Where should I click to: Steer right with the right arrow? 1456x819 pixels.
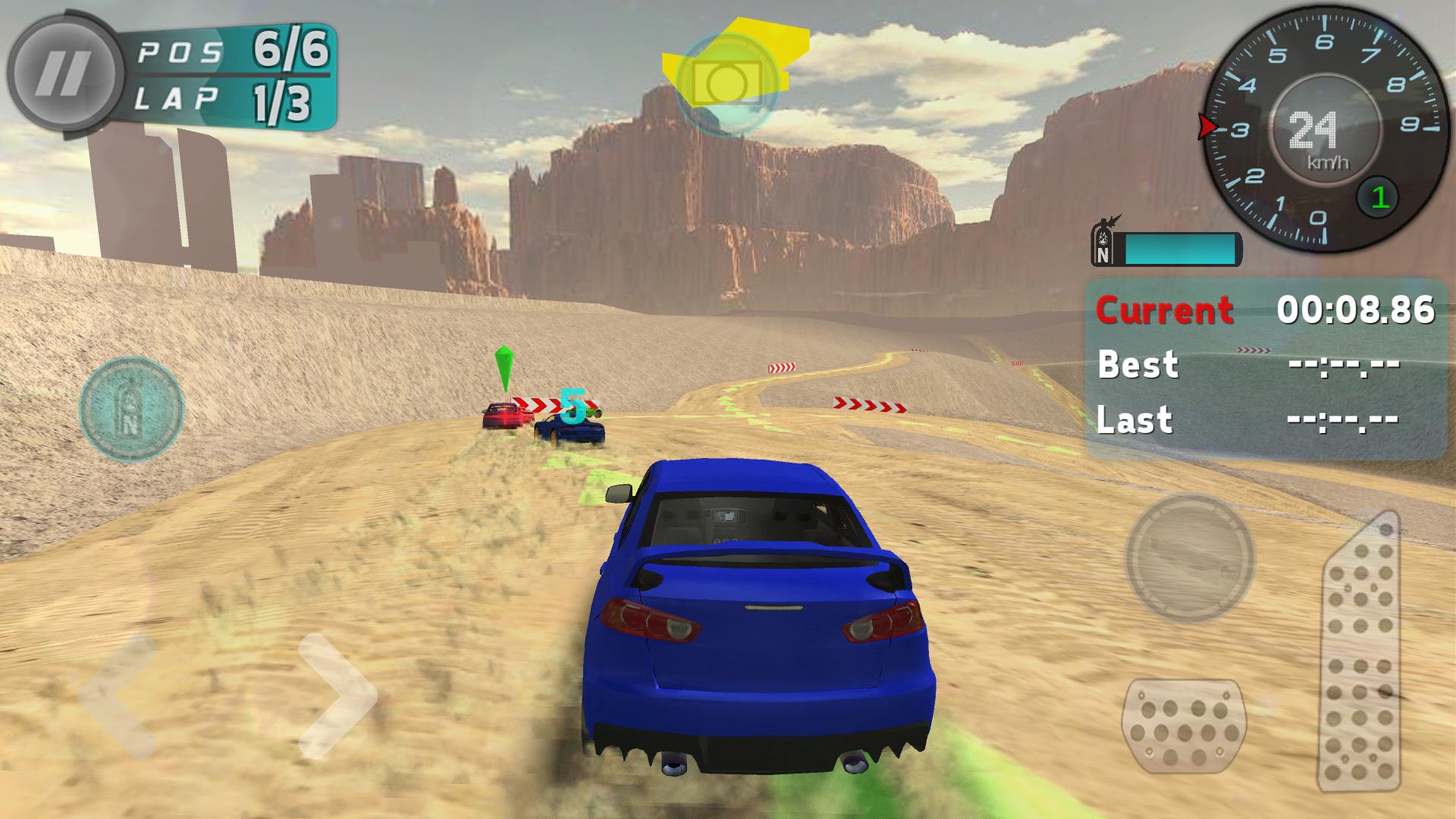337,695
